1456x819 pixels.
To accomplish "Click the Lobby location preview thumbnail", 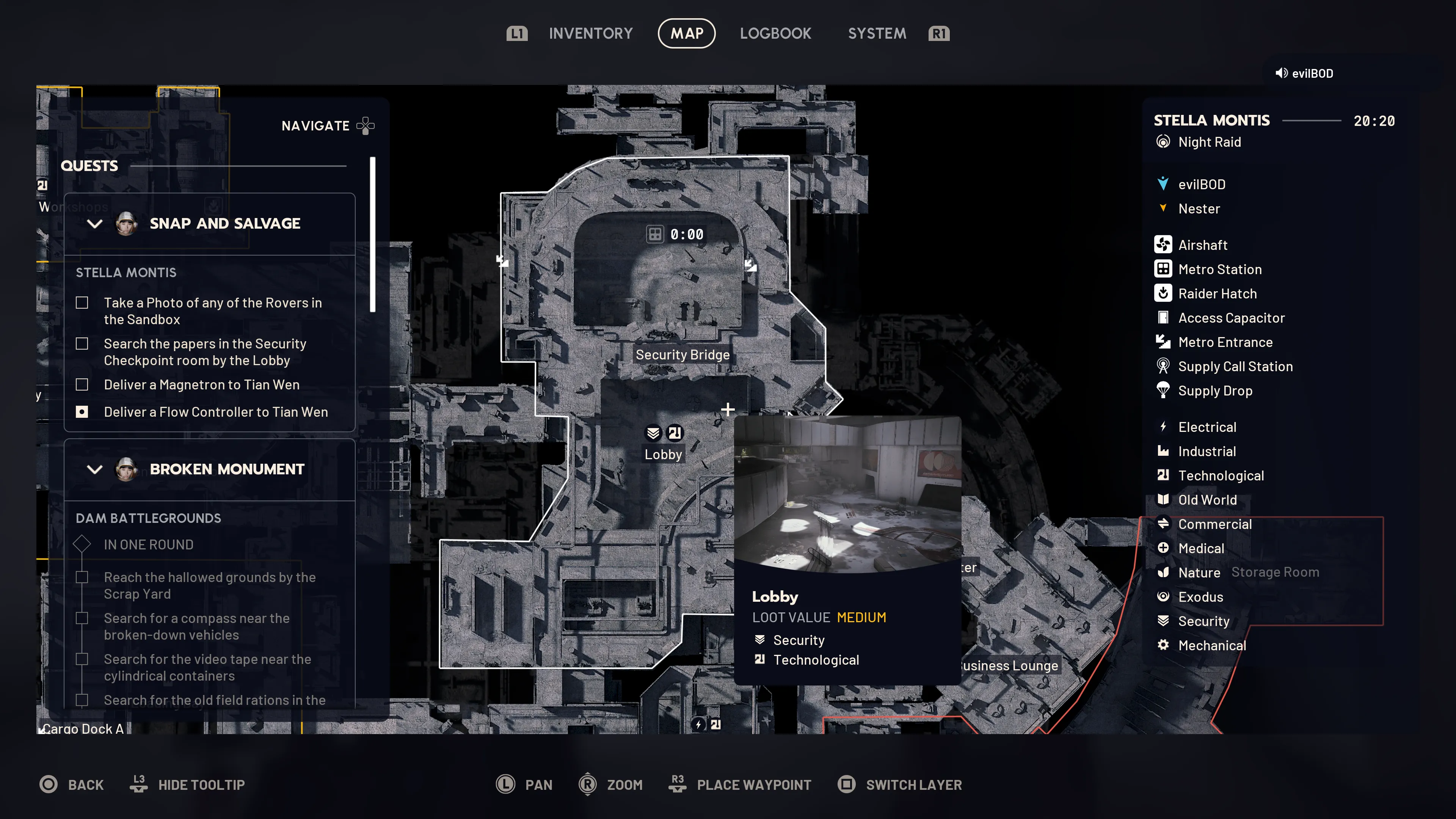I will [848, 497].
